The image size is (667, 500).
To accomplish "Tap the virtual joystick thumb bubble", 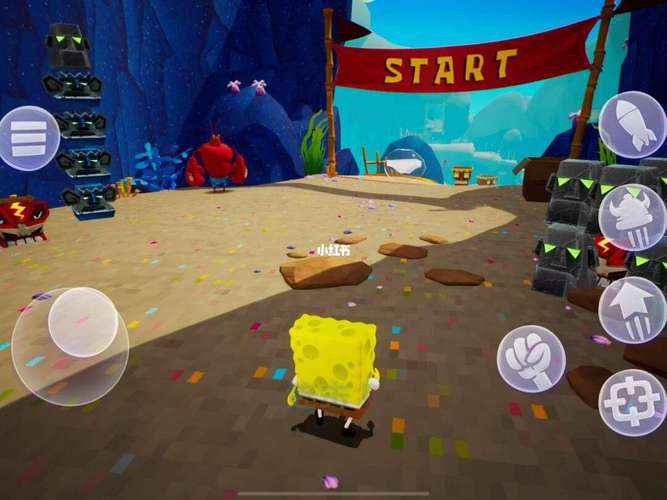I will (x=83, y=322).
